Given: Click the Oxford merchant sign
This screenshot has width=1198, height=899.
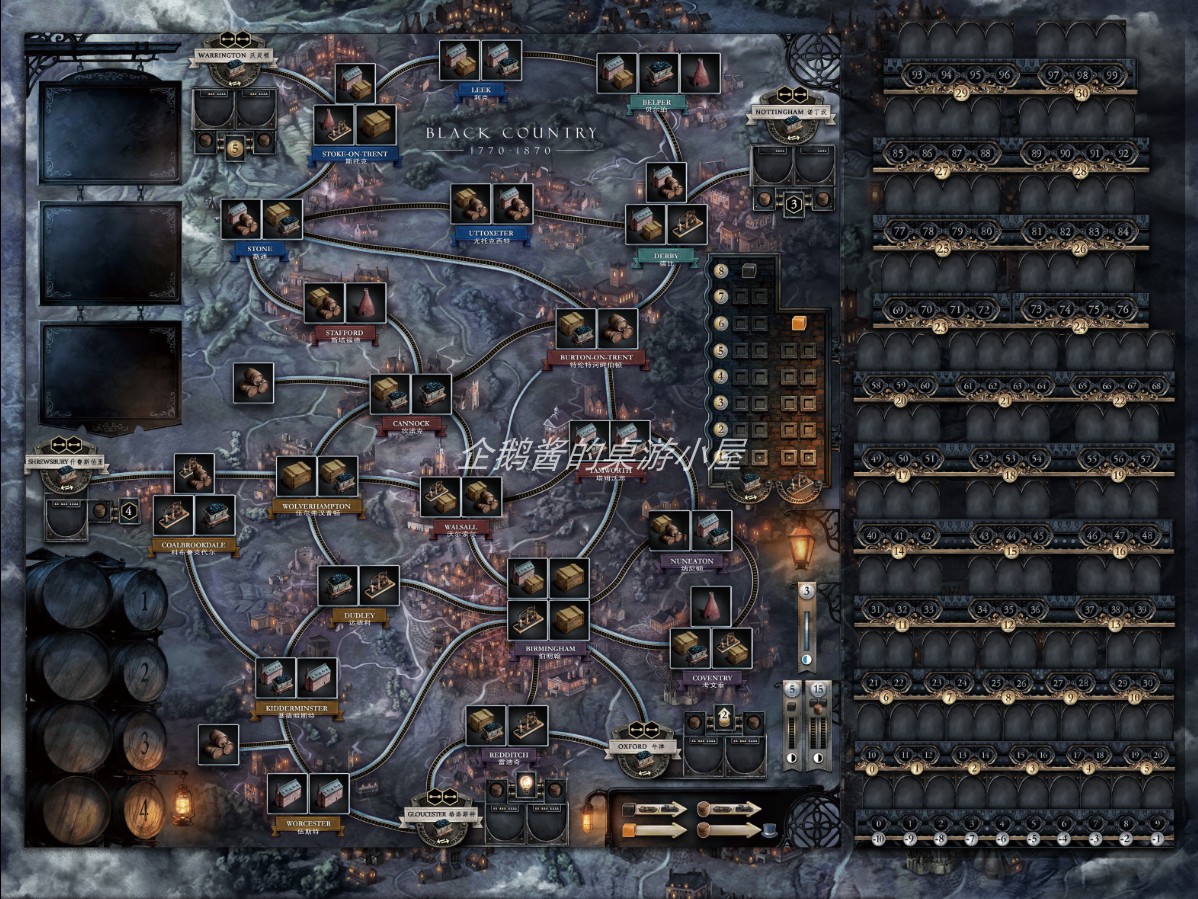Looking at the screenshot, I should click(x=645, y=747).
